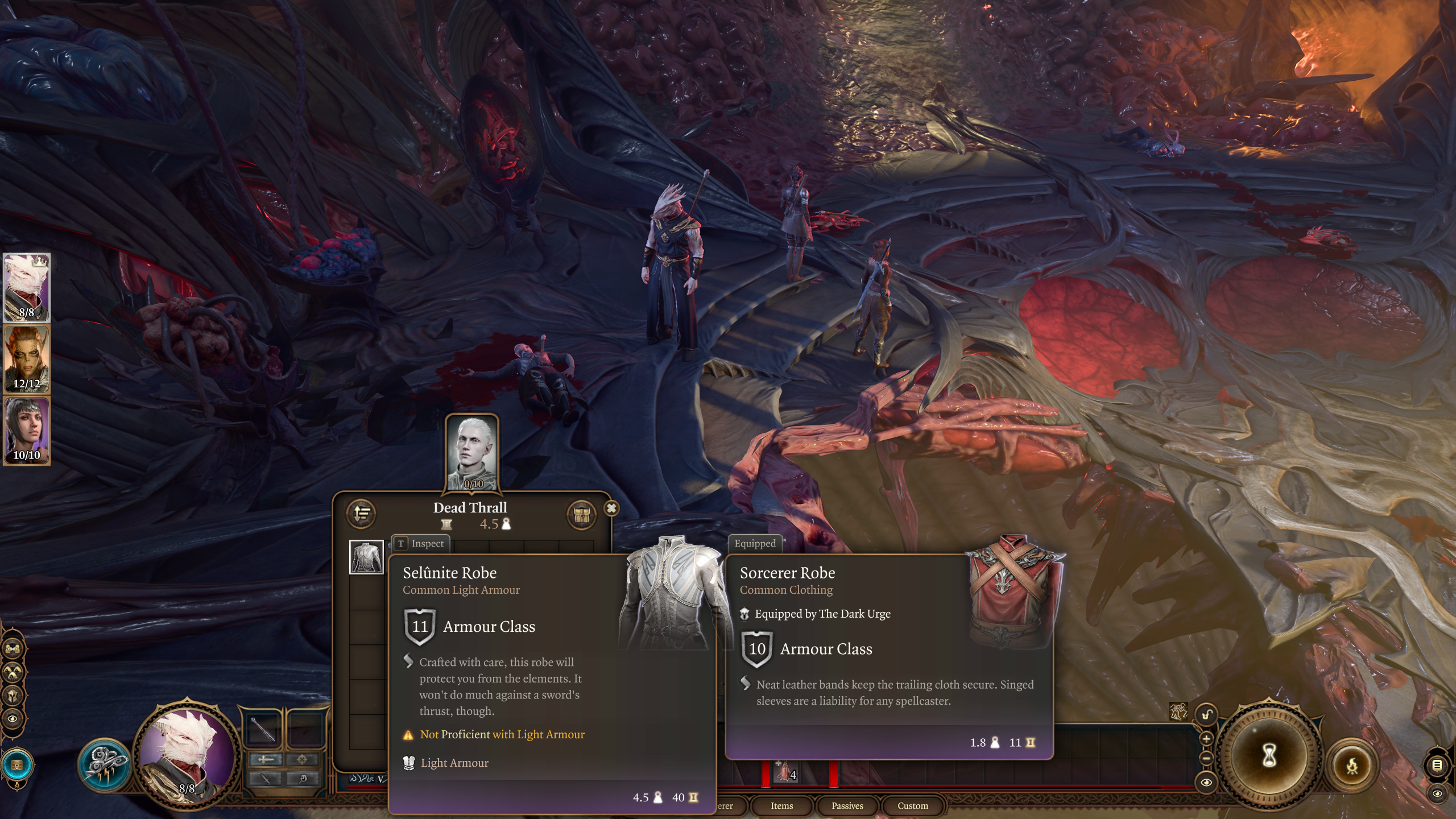
Task: Open the Passives hotbar tab
Action: pos(847,805)
